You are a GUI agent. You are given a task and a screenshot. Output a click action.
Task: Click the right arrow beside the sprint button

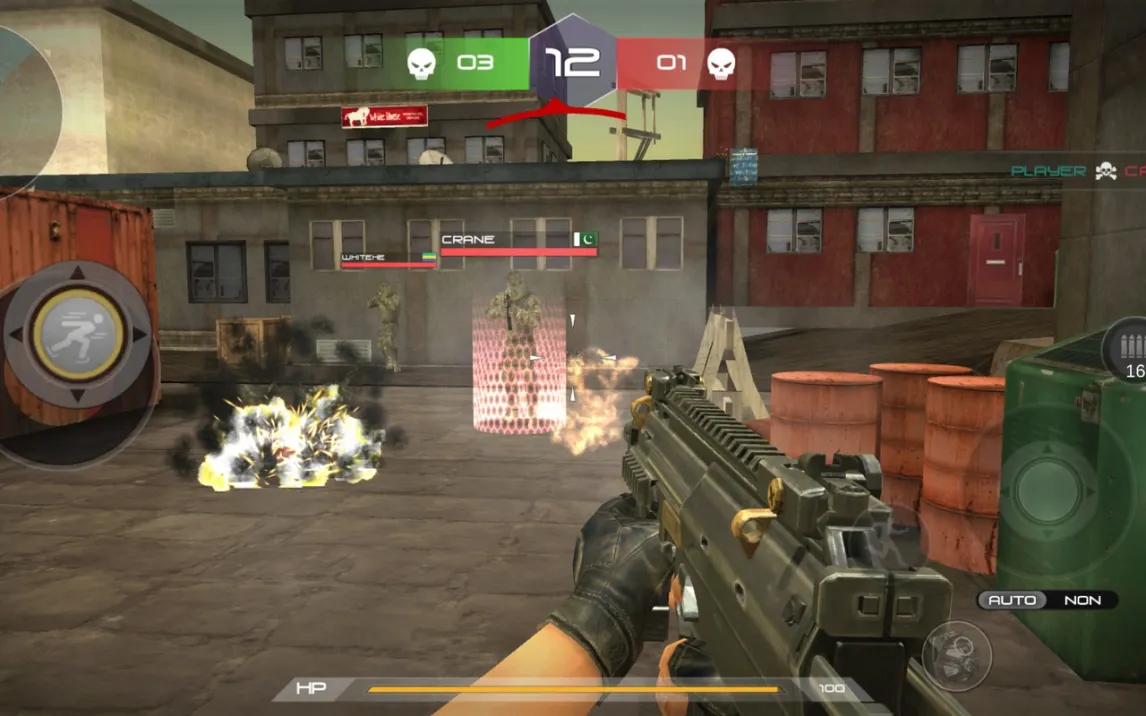tap(140, 334)
